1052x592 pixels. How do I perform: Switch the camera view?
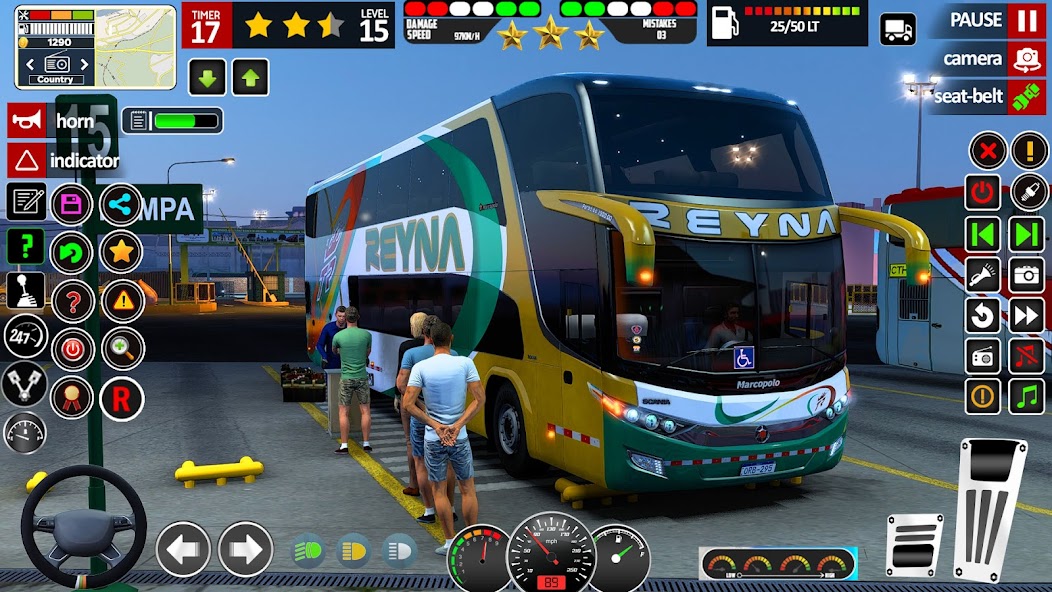pyautogui.click(x=1027, y=59)
